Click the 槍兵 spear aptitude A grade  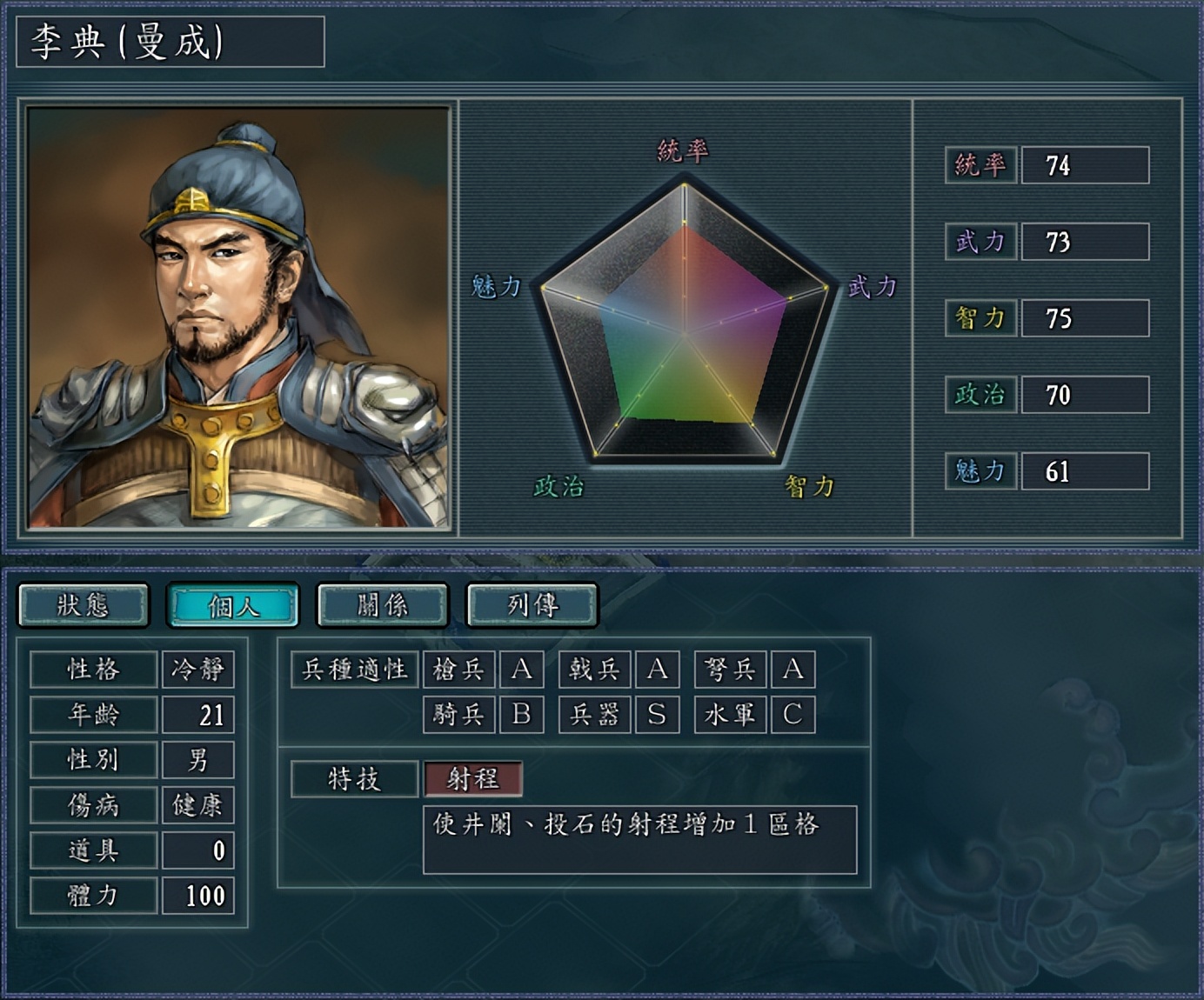coord(523,670)
